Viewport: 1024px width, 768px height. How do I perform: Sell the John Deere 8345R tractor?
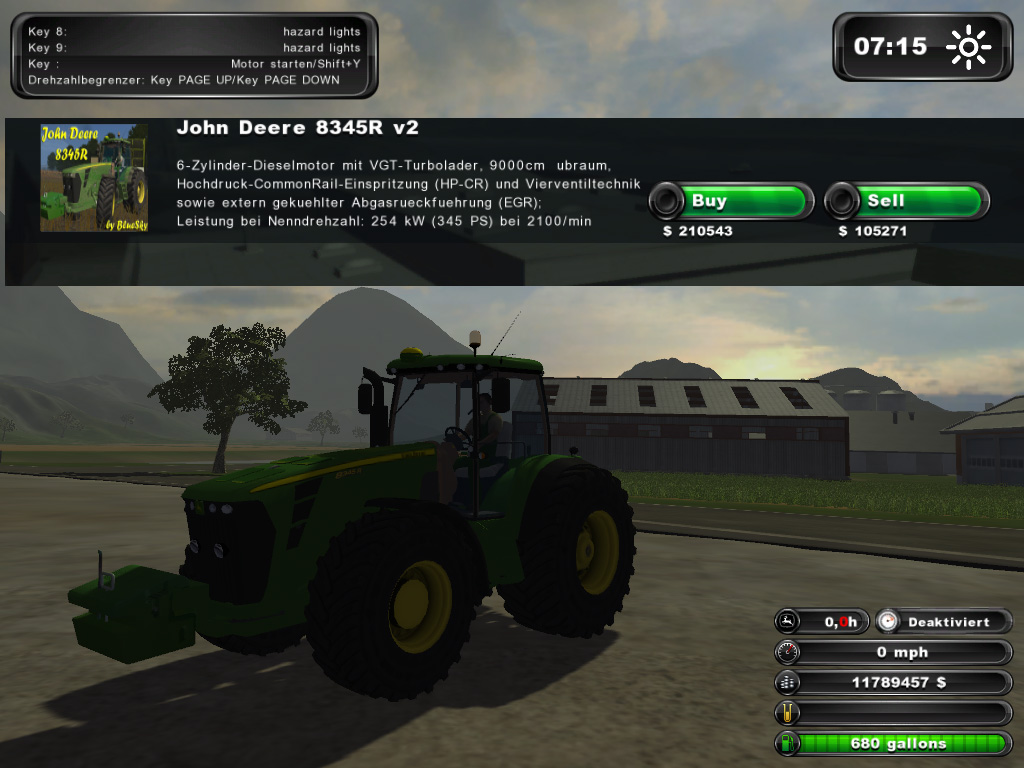(x=907, y=201)
